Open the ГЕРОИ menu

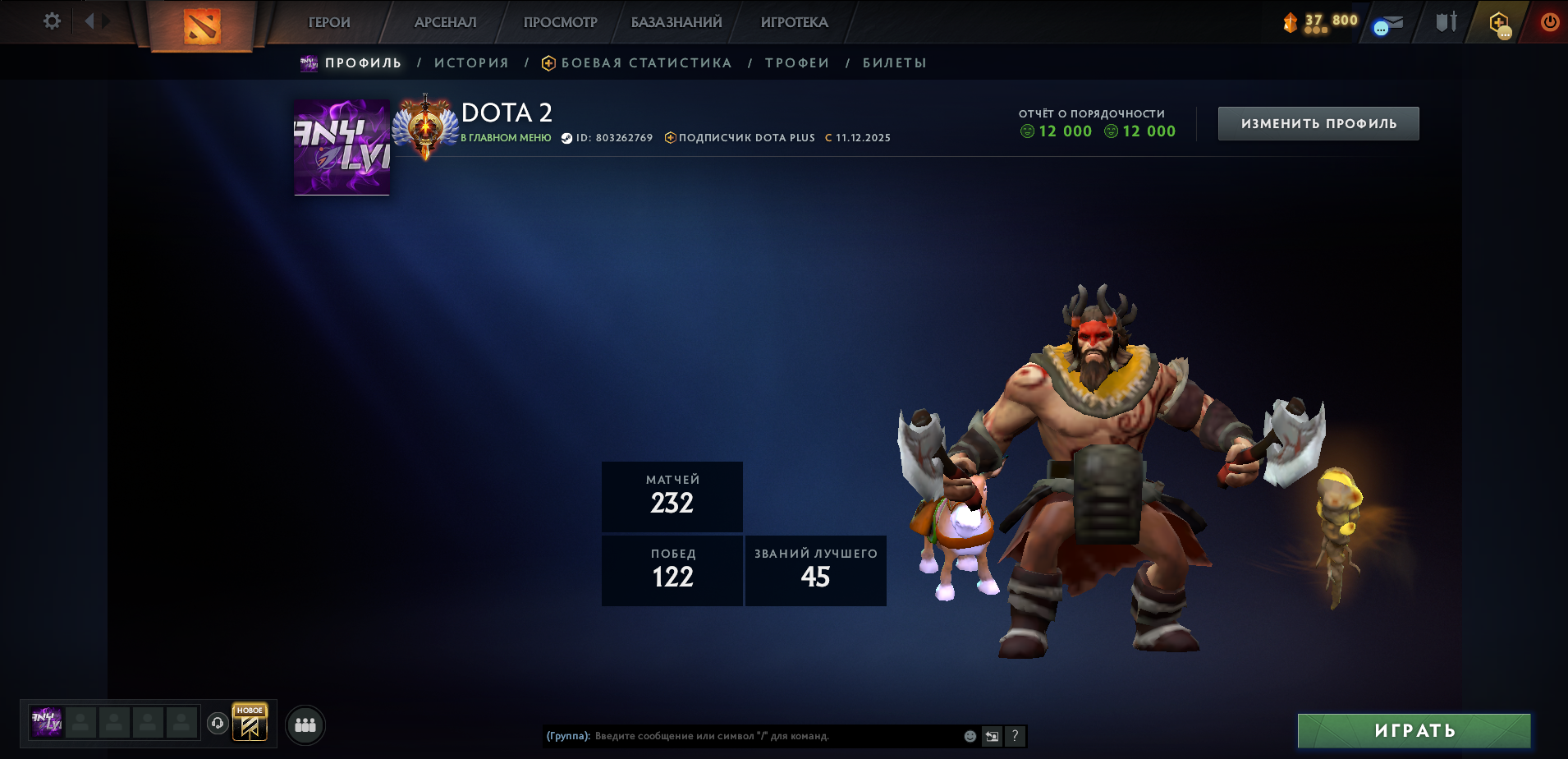pos(328,22)
